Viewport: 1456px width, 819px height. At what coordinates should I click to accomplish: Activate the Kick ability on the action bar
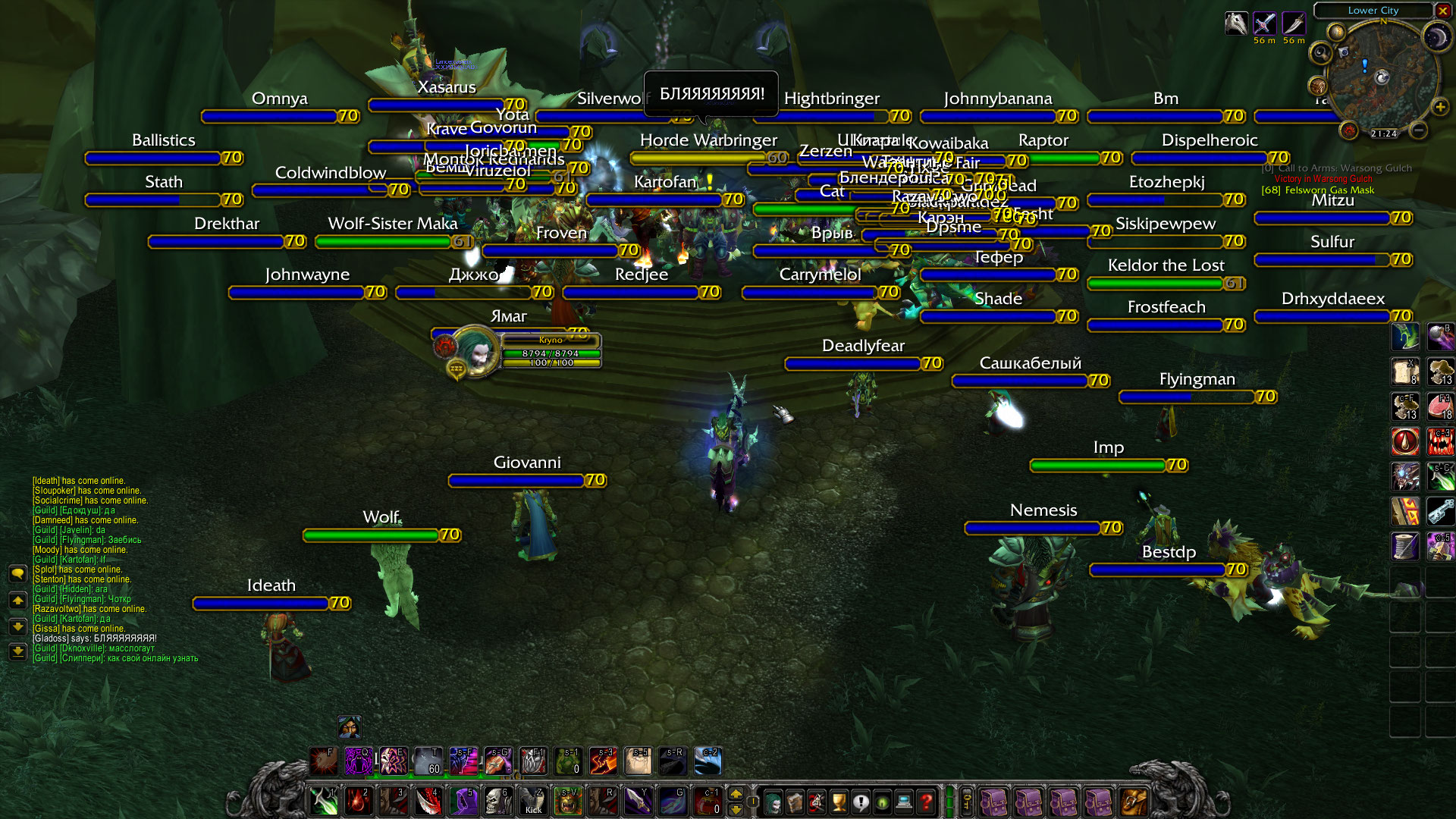click(533, 802)
